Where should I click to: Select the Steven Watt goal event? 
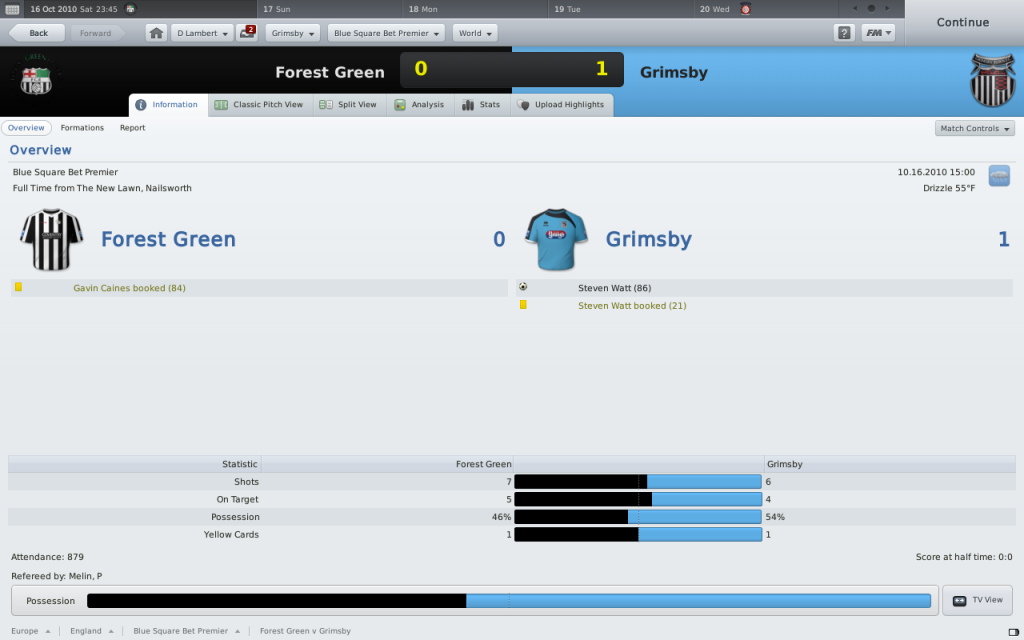[x=614, y=288]
